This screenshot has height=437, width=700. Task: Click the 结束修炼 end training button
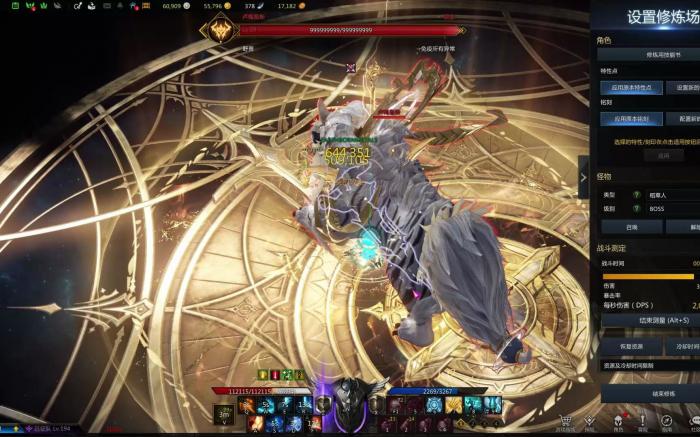pyautogui.click(x=648, y=394)
